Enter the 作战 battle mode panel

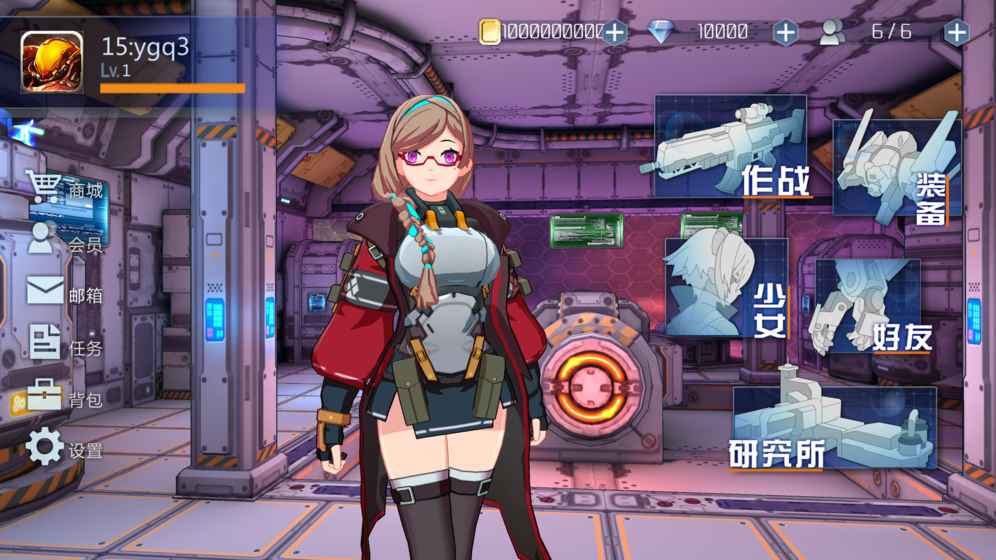(731, 149)
